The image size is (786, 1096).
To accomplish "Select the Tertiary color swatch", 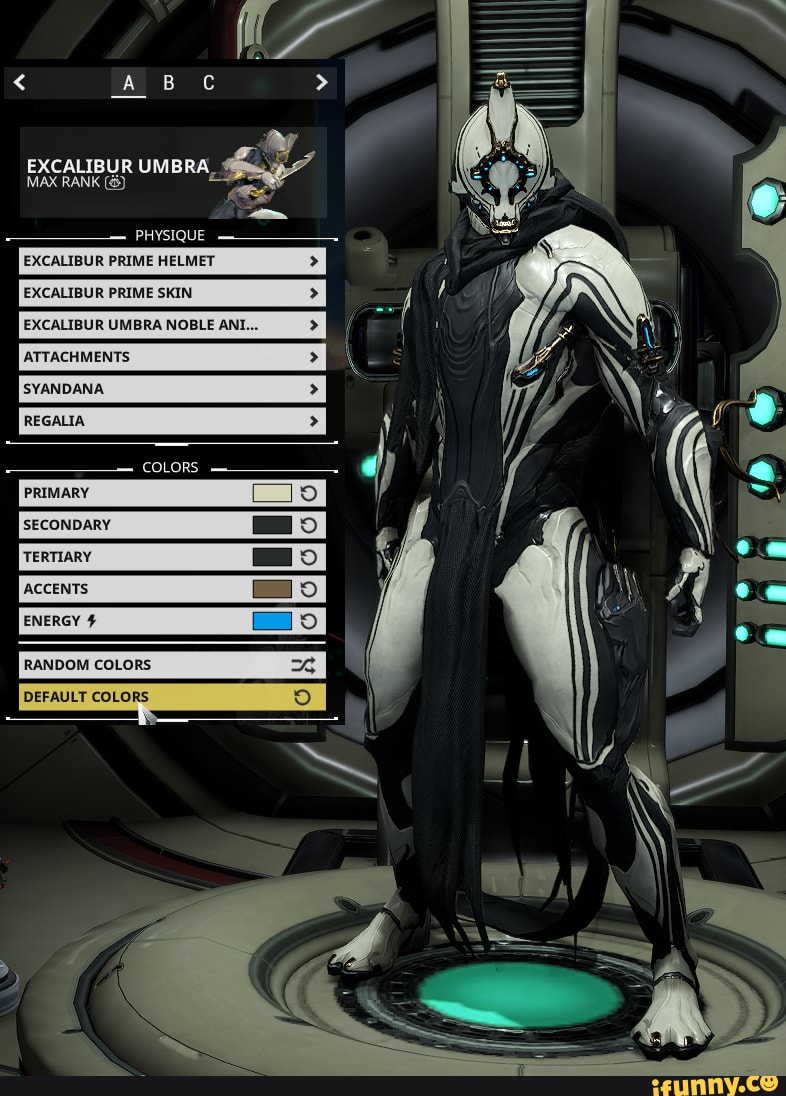I will tap(272, 557).
